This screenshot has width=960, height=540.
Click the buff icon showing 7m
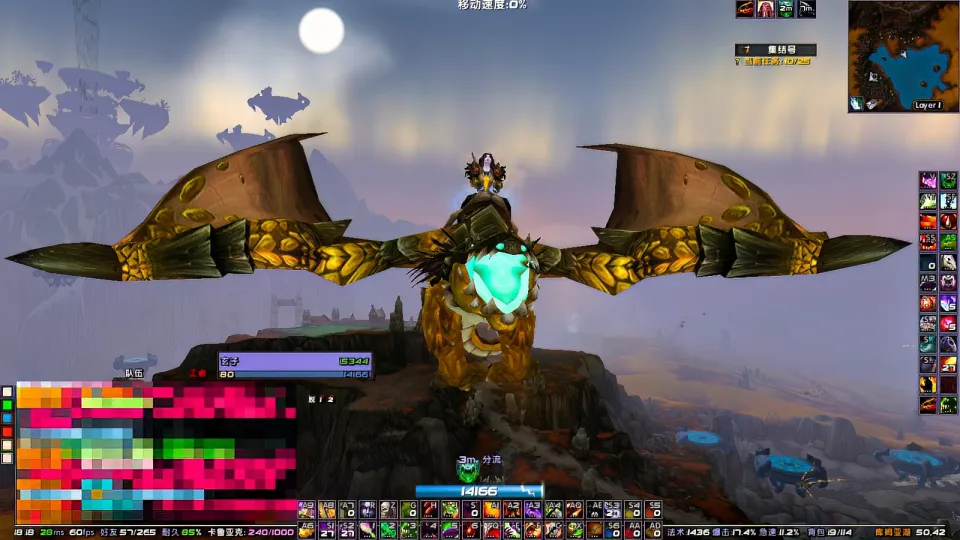(806, 9)
